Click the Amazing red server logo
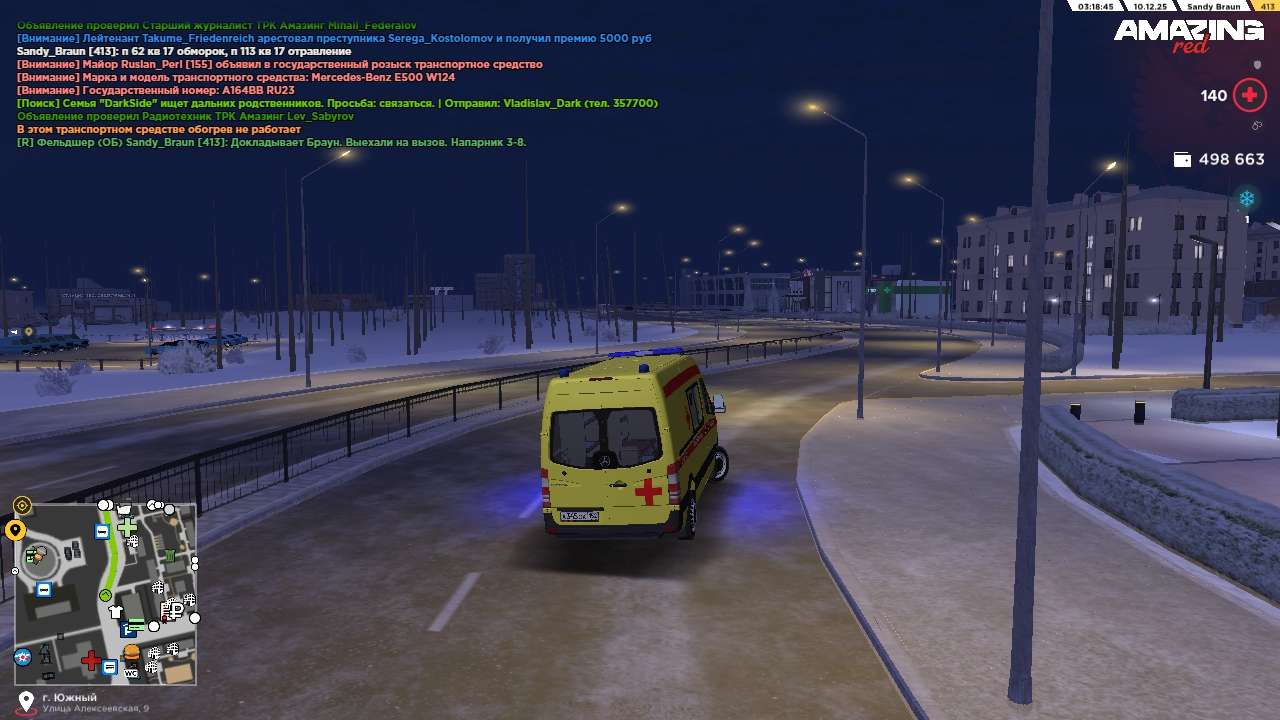Image resolution: width=1280 pixels, height=720 pixels. 1189,34
